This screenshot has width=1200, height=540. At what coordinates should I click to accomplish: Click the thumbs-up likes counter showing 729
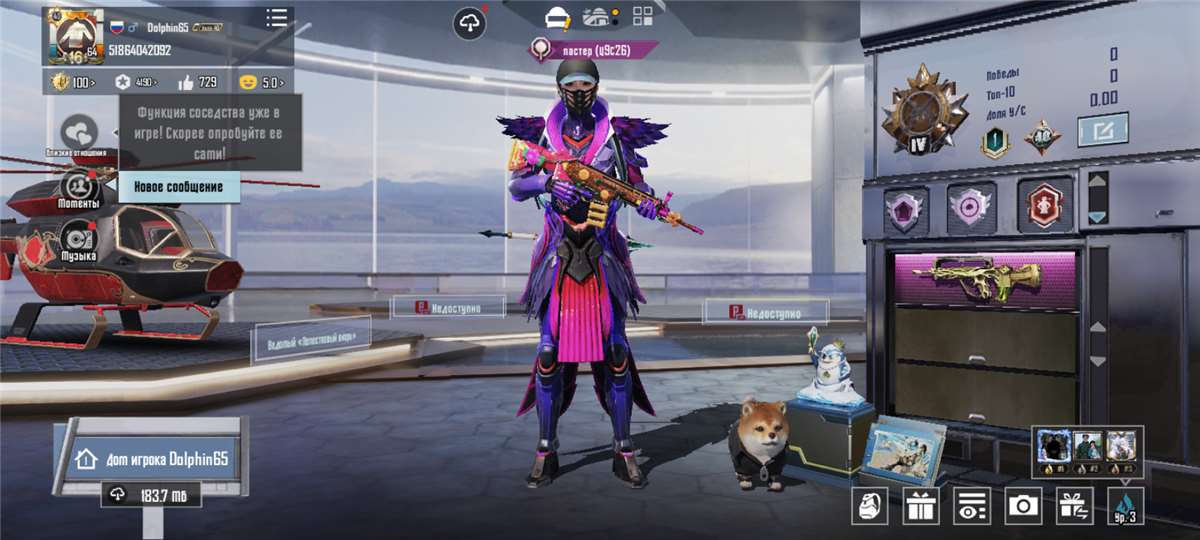tap(197, 82)
